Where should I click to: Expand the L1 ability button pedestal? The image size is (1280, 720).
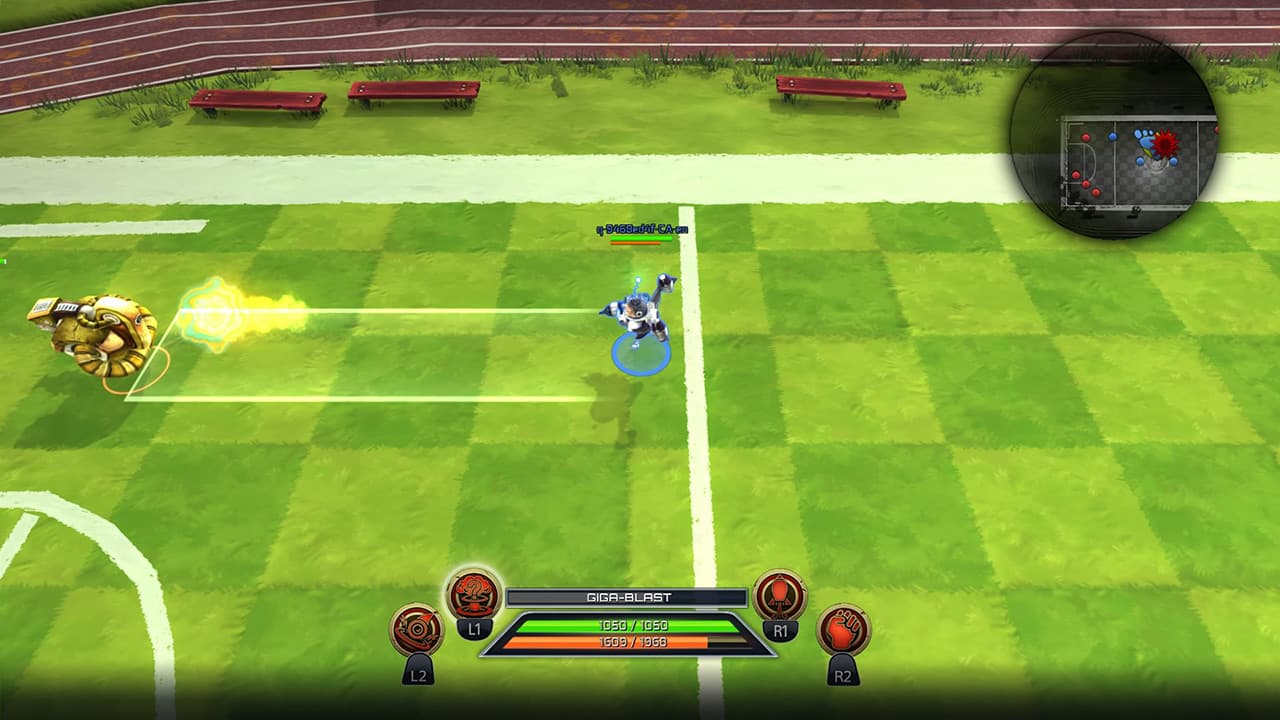(x=474, y=630)
